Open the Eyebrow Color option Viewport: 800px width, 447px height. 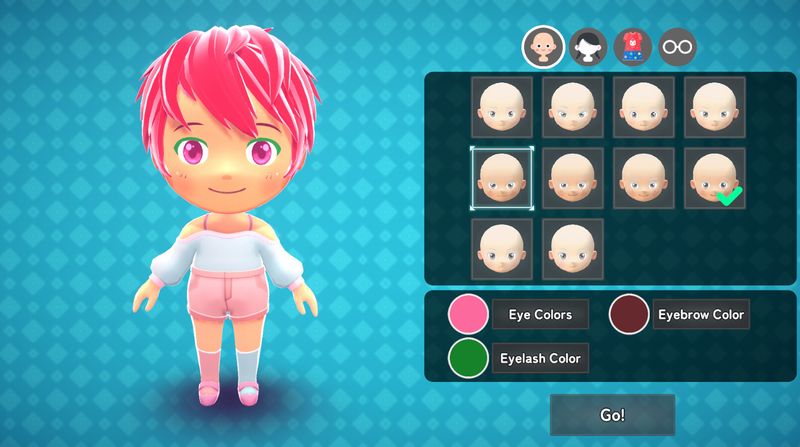[700, 315]
